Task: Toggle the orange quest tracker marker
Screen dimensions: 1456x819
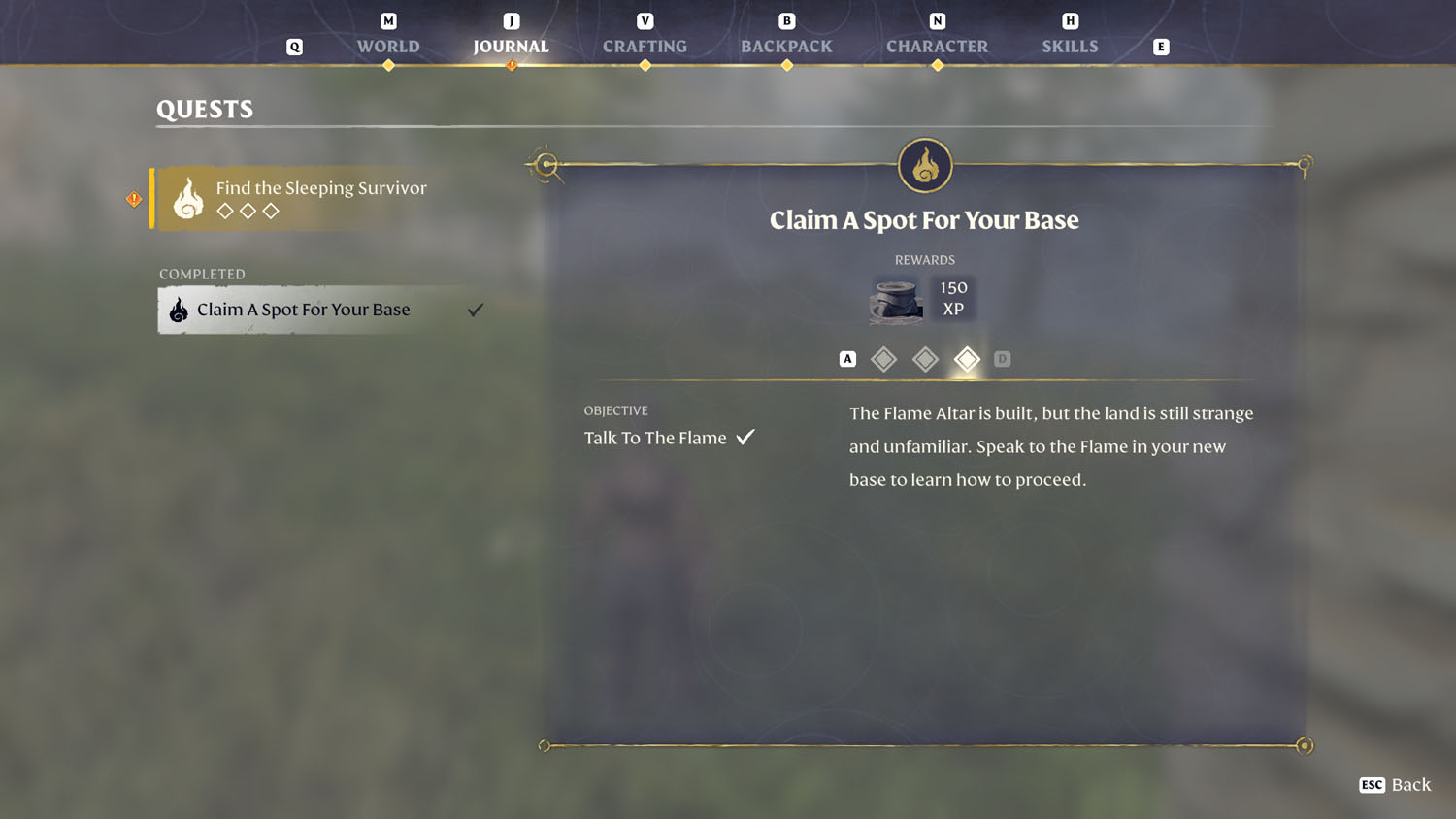Action: coord(134,198)
